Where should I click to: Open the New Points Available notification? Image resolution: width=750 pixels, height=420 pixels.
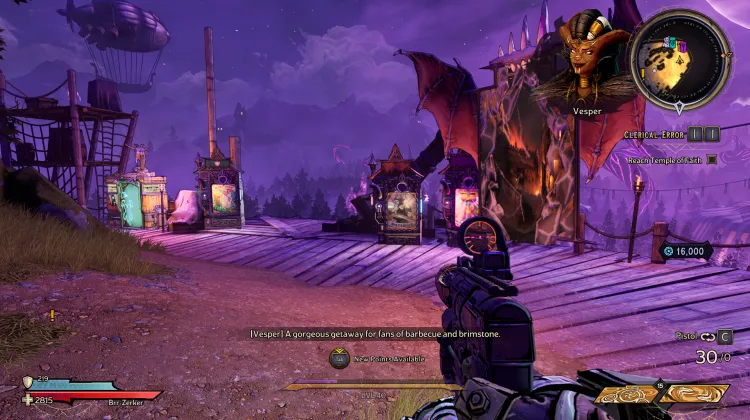340,358
